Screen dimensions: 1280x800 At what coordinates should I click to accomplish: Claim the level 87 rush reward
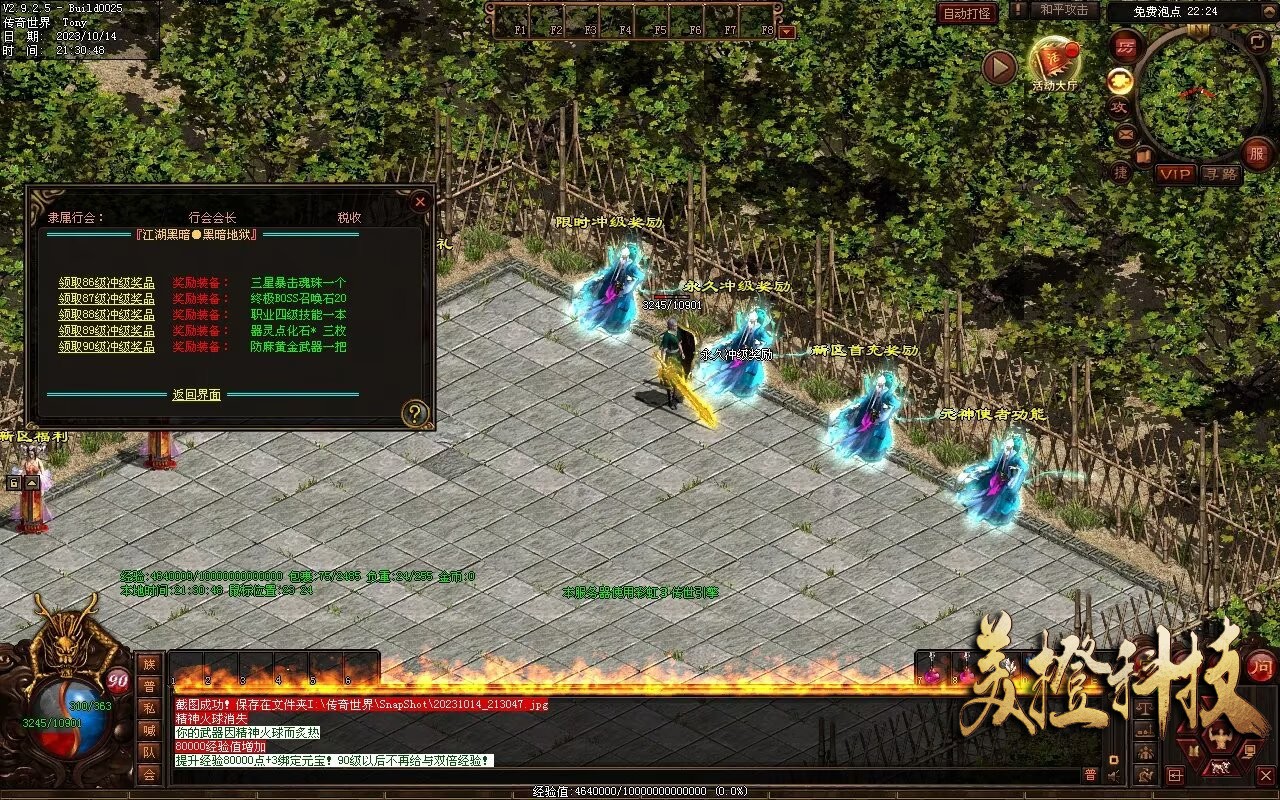pyautogui.click(x=106, y=299)
